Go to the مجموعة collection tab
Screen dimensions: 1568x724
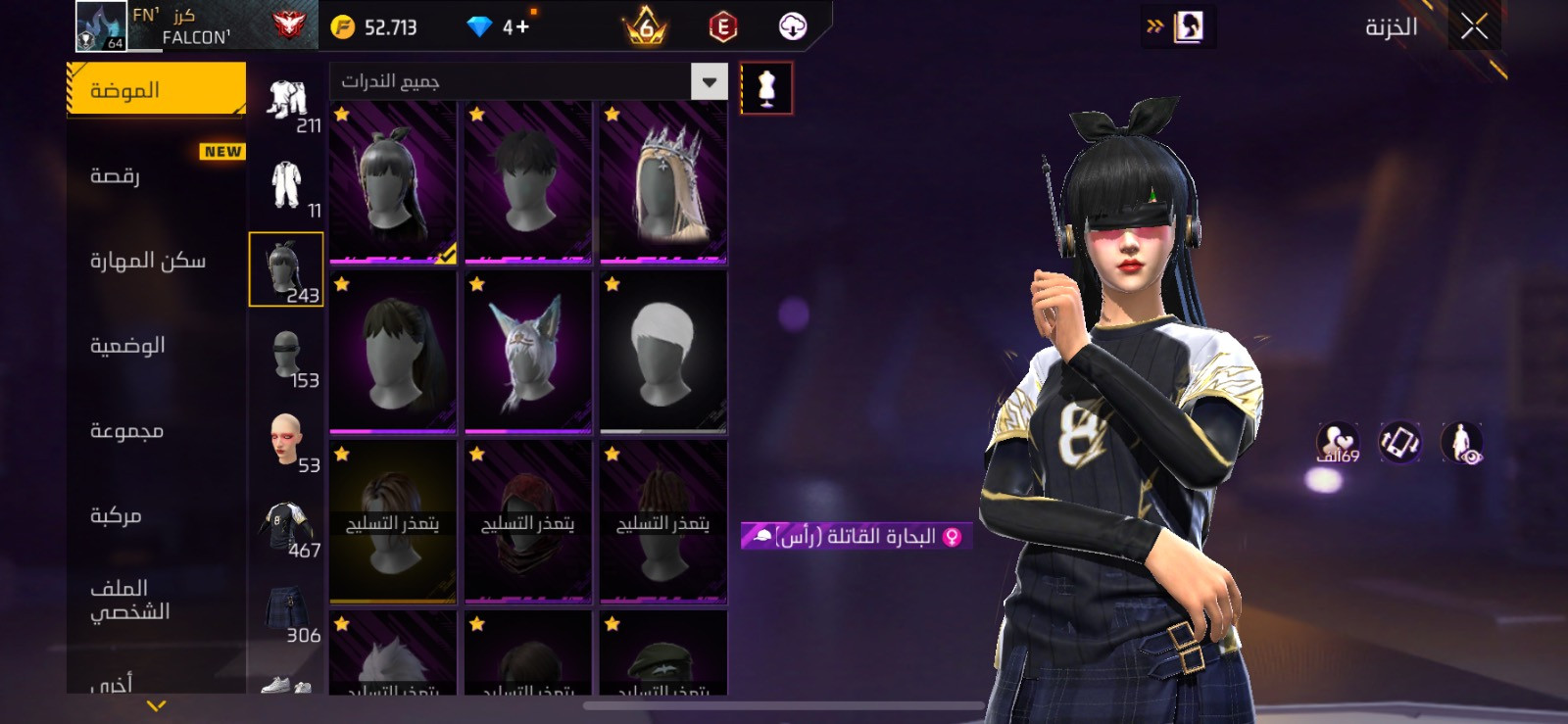coord(126,431)
